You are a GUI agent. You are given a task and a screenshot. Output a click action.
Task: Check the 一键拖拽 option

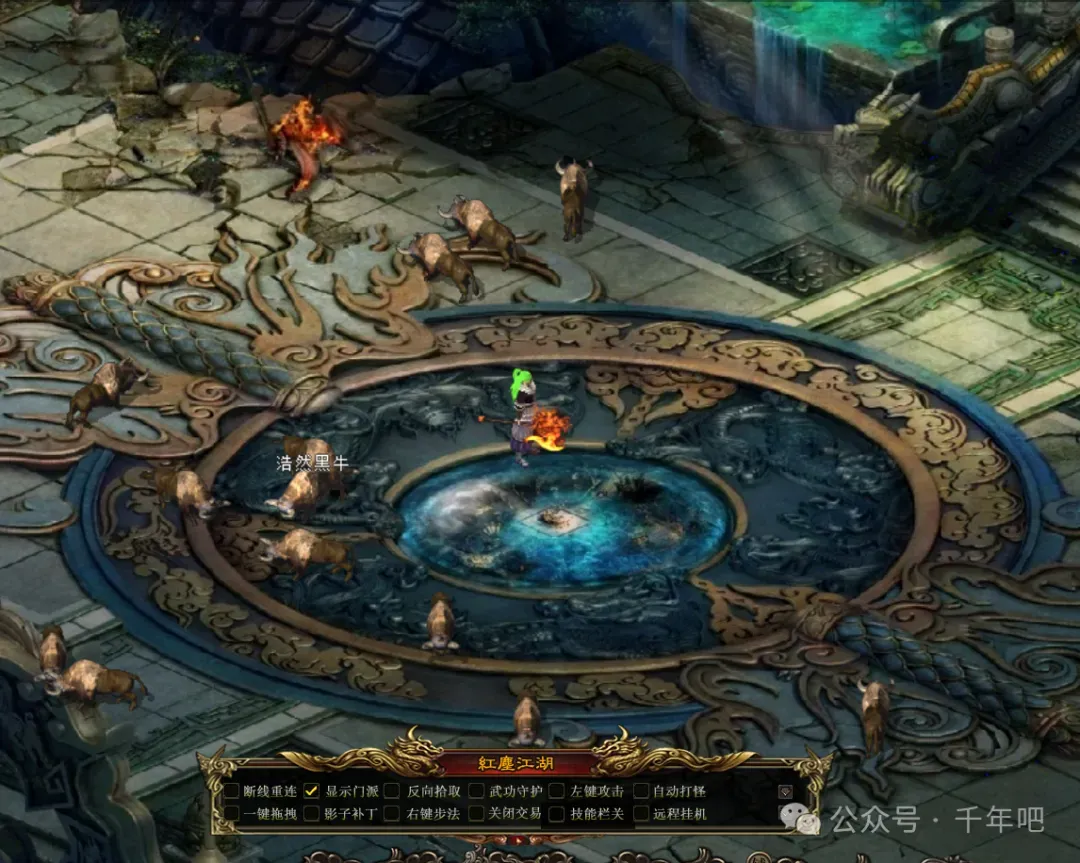coord(231,814)
